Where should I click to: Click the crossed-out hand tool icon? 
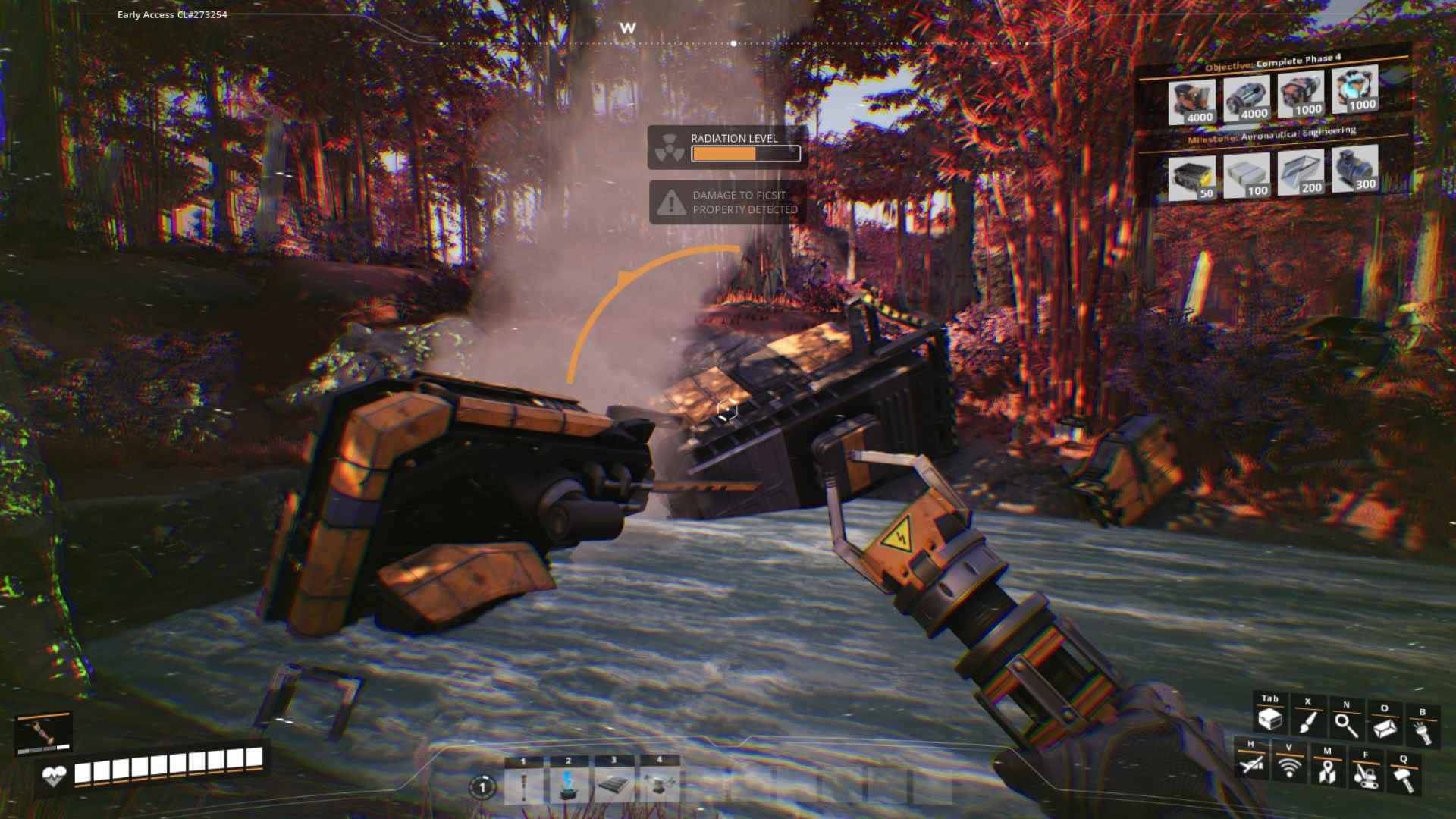(x=1250, y=764)
